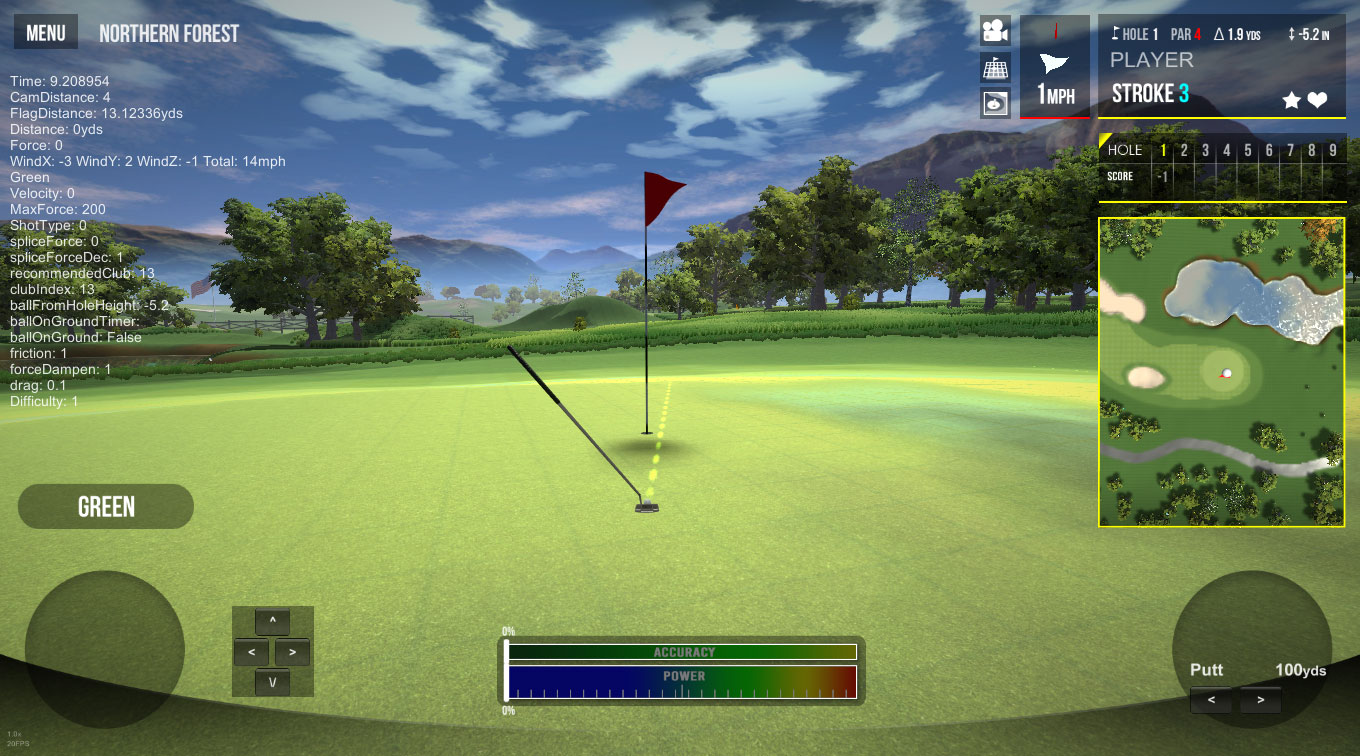The height and width of the screenshot is (756, 1360).
Task: Click the ACCURACY meter bar
Action: click(x=682, y=652)
